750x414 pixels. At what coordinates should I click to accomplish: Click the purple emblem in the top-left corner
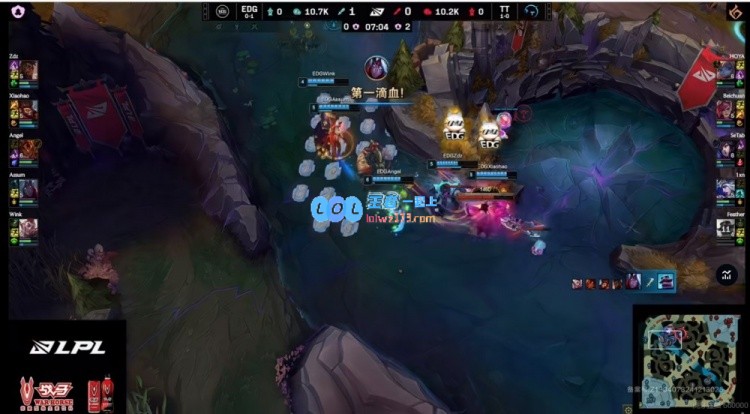(17, 11)
